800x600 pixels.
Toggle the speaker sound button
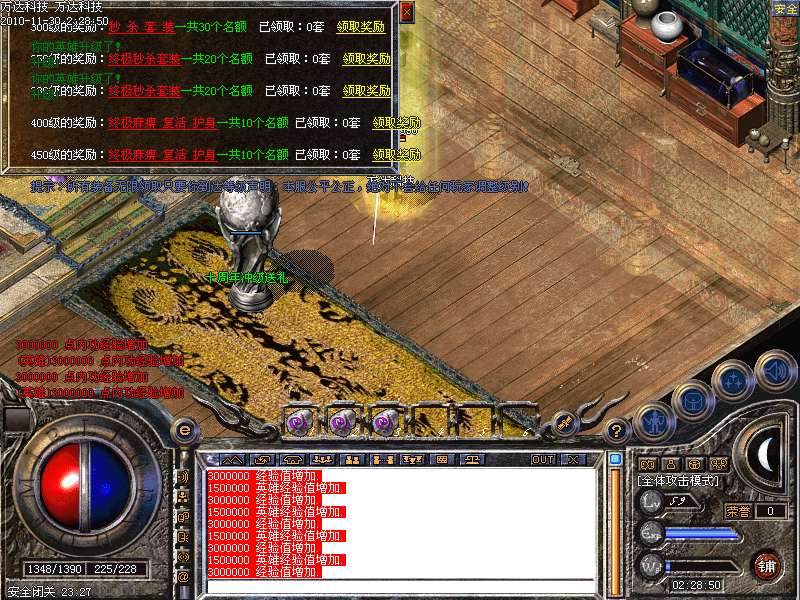coord(776,370)
